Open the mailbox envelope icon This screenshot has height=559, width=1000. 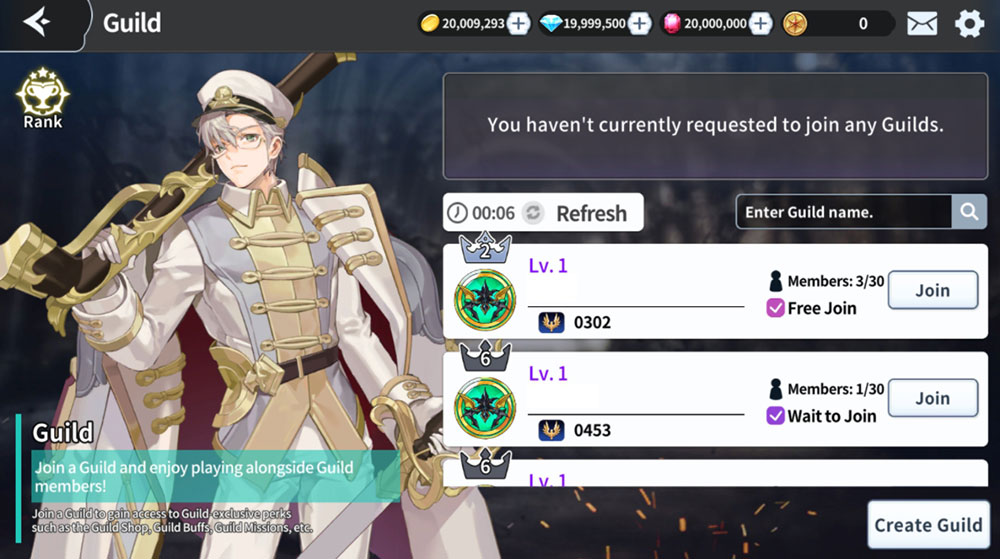click(x=922, y=24)
